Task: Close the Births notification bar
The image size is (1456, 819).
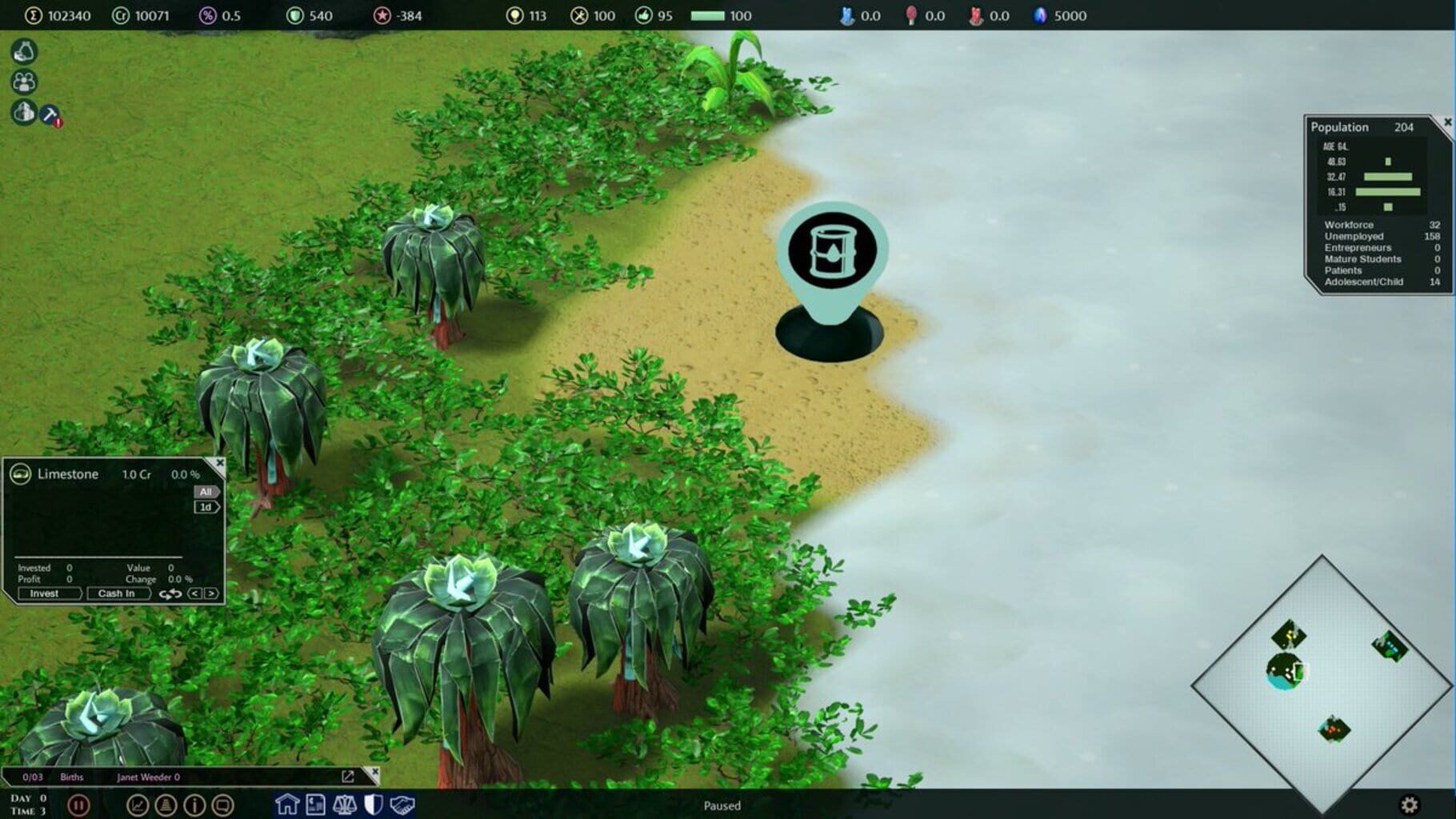Action: (372, 773)
